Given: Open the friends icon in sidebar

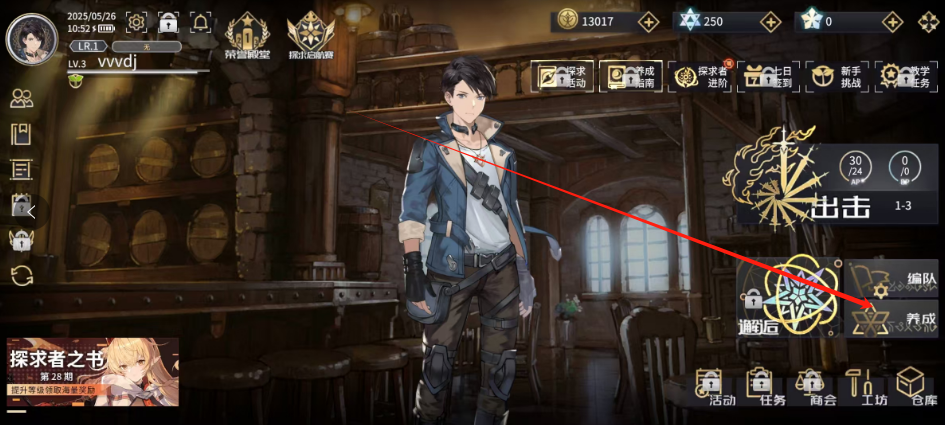Looking at the screenshot, I should pyautogui.click(x=21, y=98).
